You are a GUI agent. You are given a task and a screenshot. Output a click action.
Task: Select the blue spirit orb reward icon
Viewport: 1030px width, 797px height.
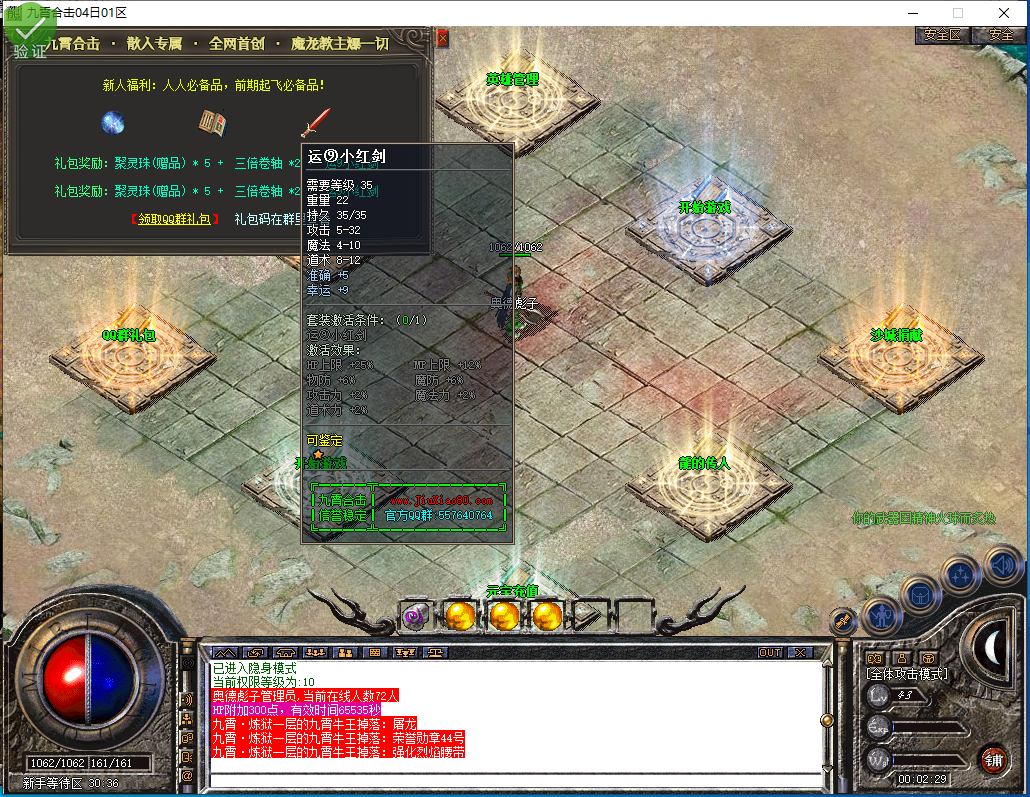[x=112, y=123]
